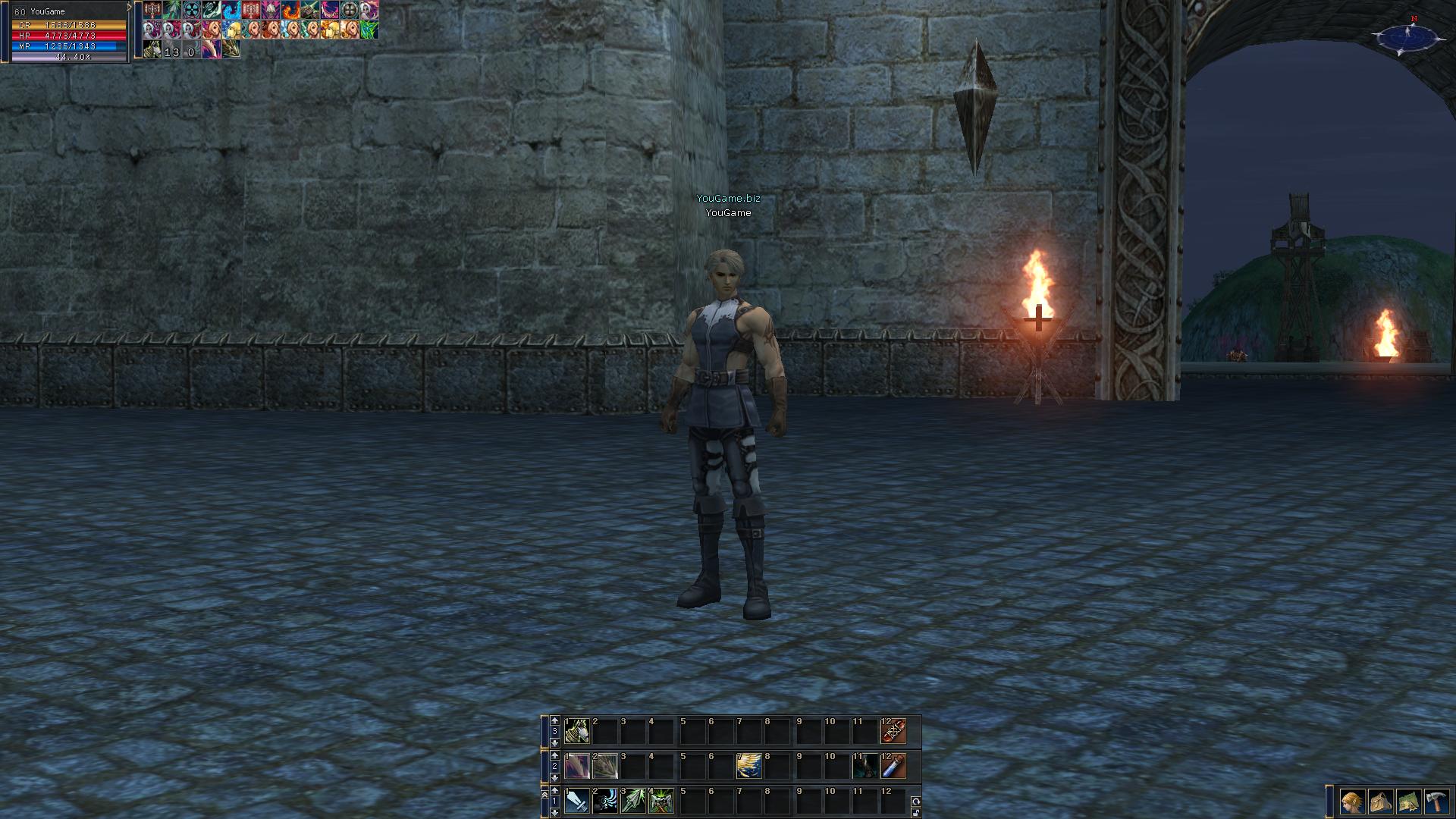1456x819 pixels.
Task: Click the fire buff icon
Action: [x=290, y=11]
